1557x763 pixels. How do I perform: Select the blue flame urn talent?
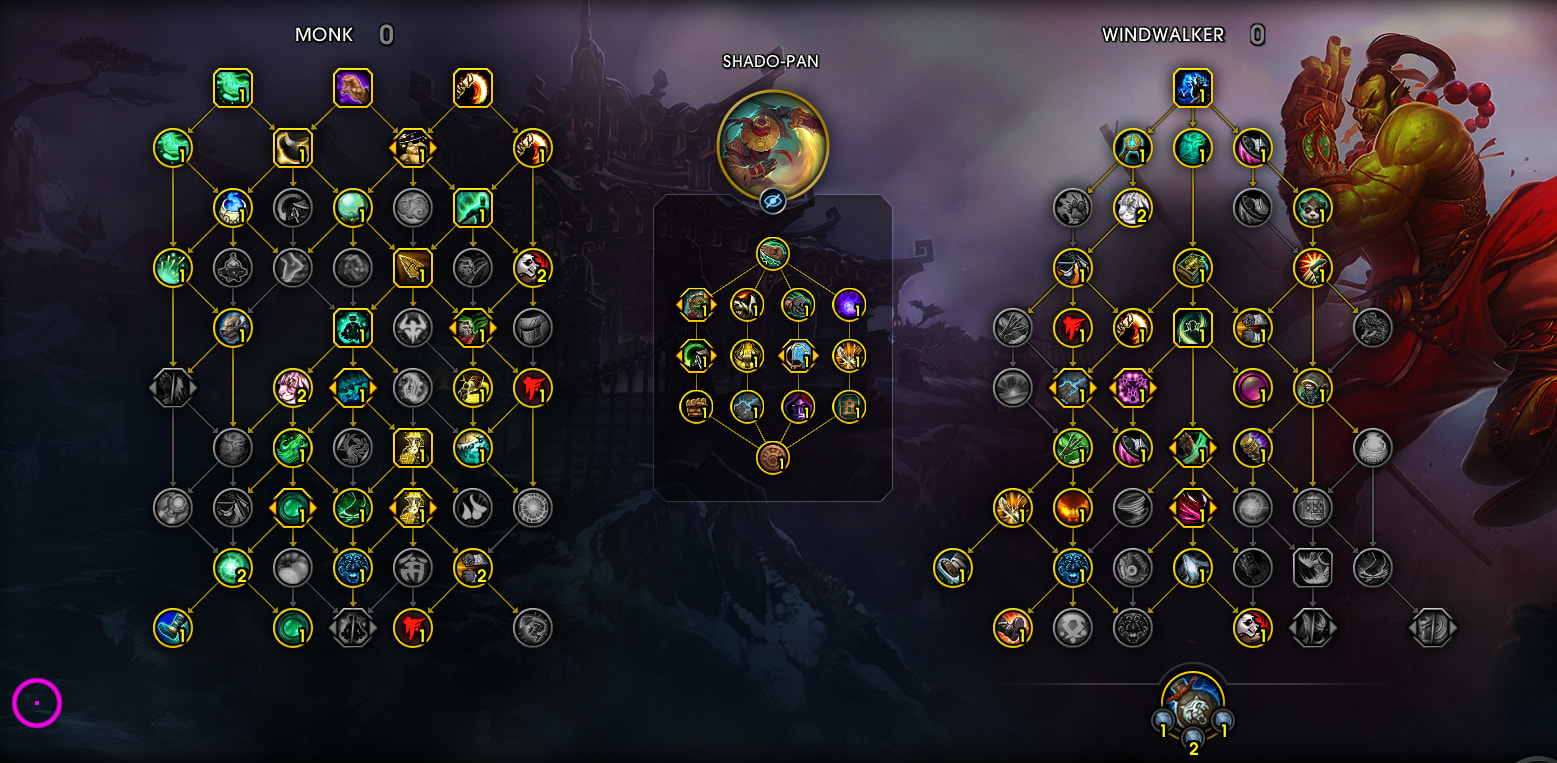(x=233, y=208)
